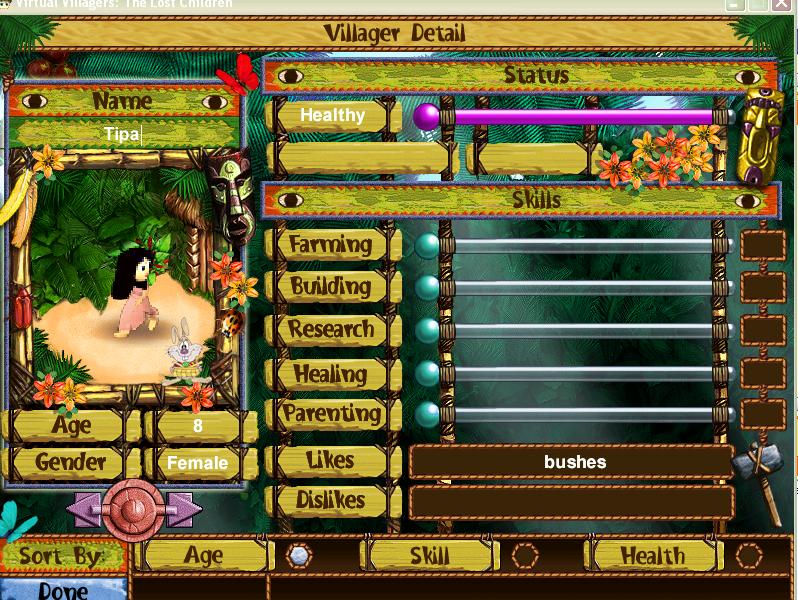The height and width of the screenshot is (600, 798).
Task: Click the stone hammer icon
Action: 757,470
